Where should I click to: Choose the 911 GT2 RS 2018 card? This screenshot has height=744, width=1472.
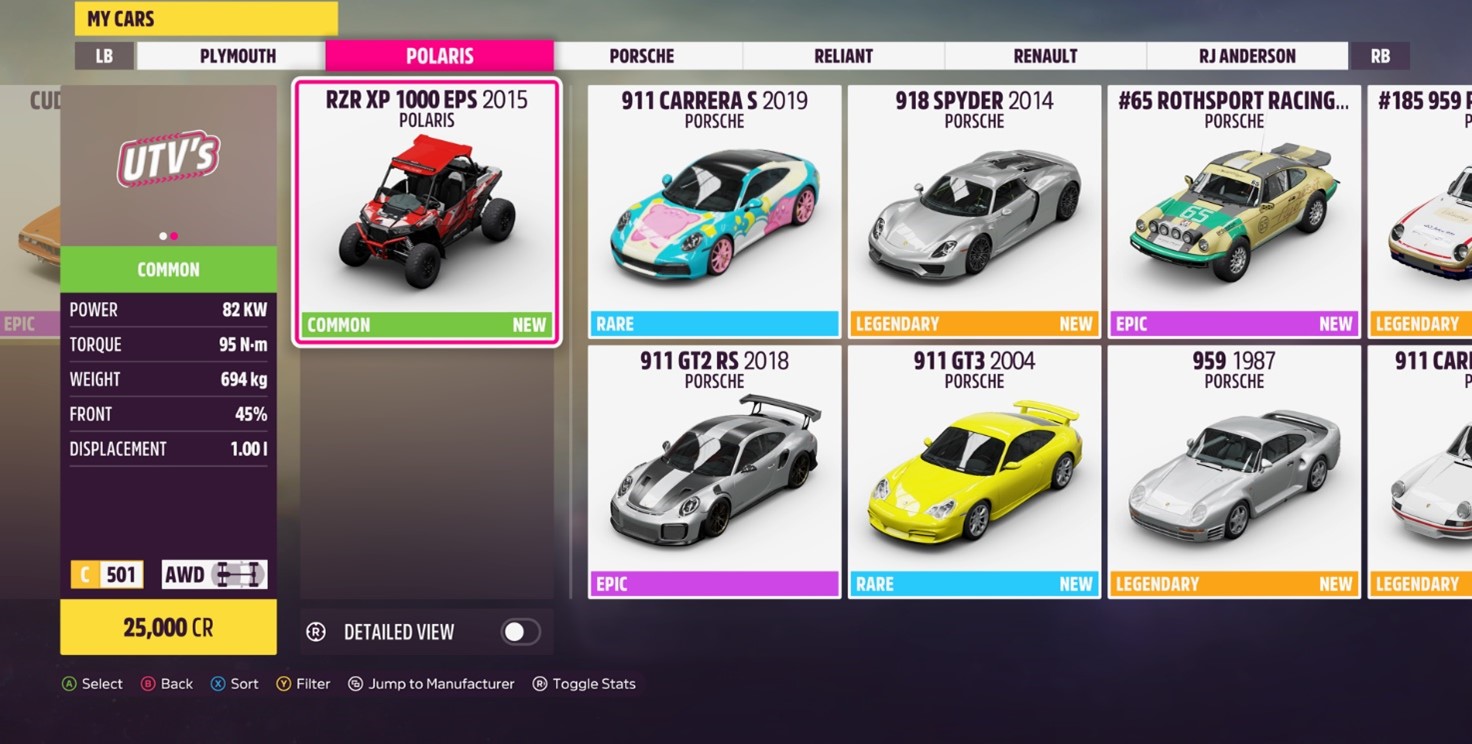click(x=714, y=472)
